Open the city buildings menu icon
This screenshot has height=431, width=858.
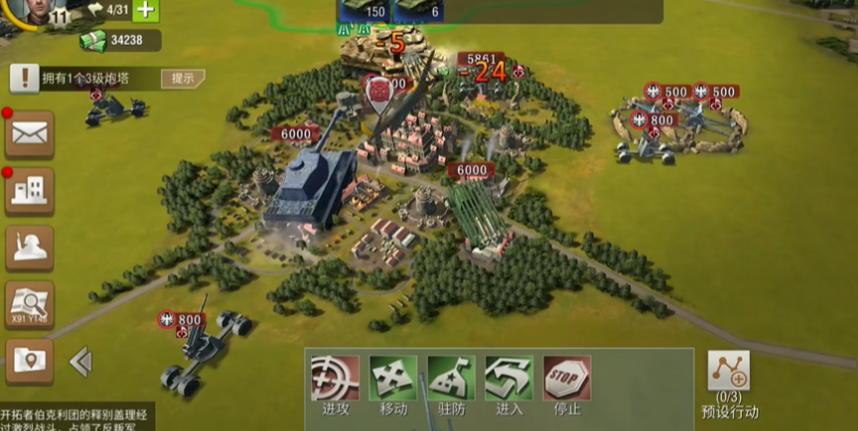tap(29, 191)
